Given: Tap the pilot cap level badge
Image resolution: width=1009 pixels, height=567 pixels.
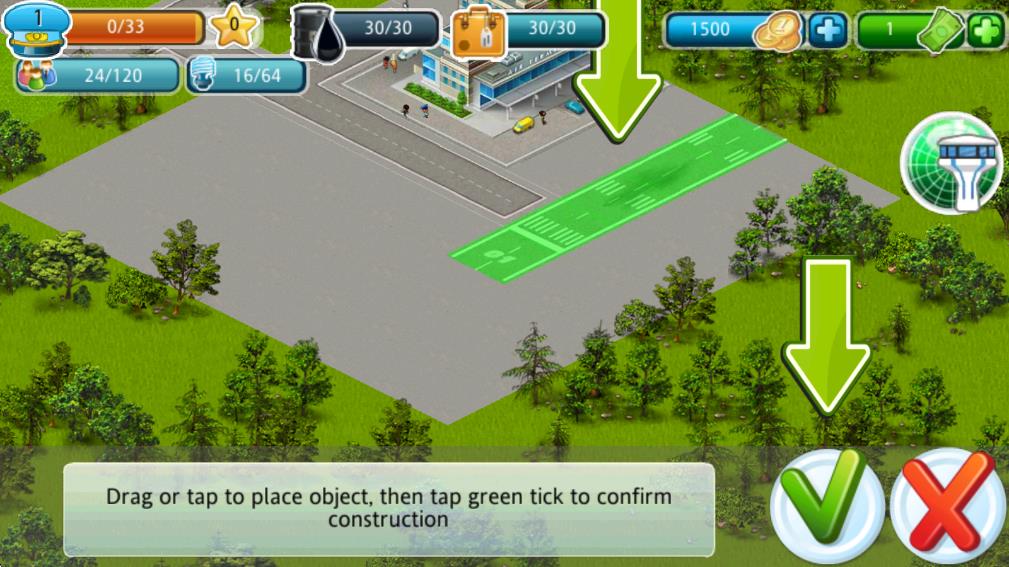Looking at the screenshot, I should pyautogui.click(x=38, y=29).
